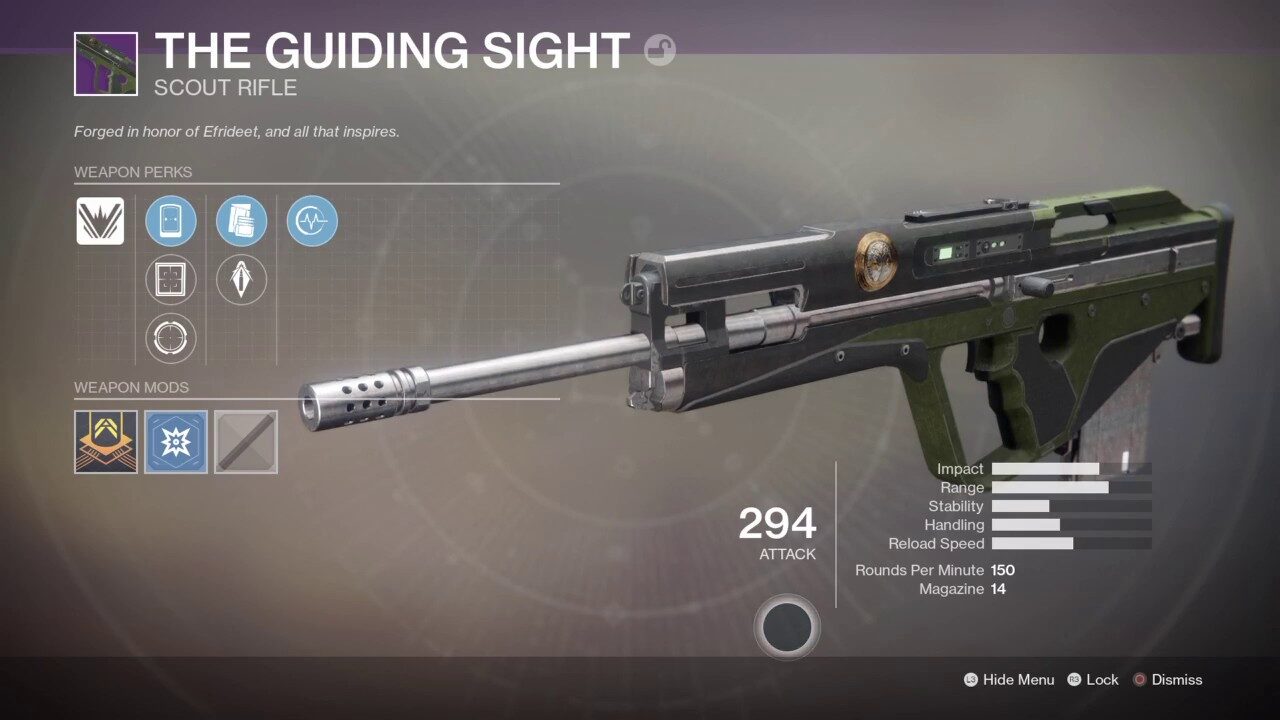Select the second blue scope perk icon
The image size is (1280, 720).
pos(241,221)
